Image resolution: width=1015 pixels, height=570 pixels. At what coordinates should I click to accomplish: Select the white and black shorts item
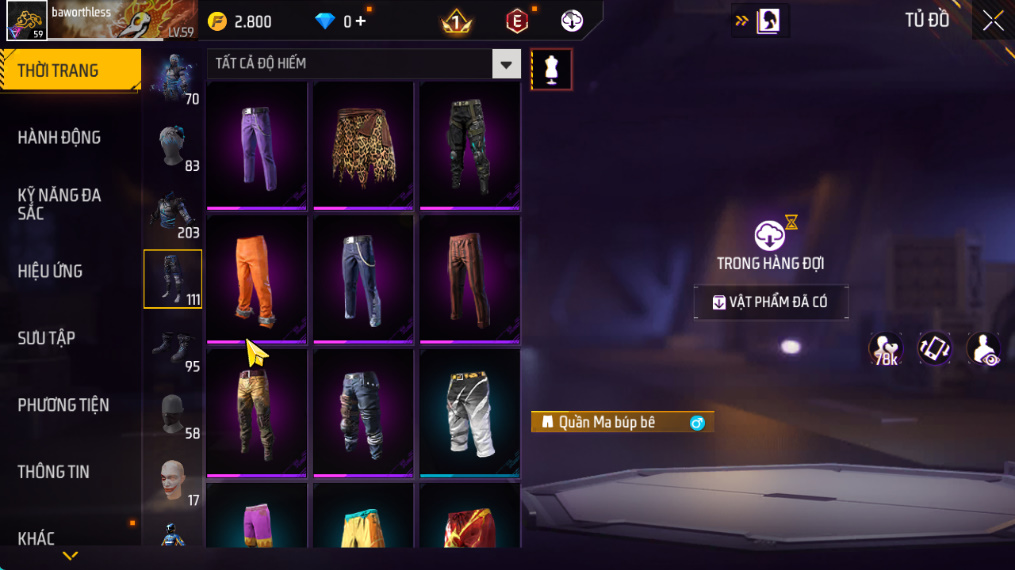pyautogui.click(x=469, y=413)
